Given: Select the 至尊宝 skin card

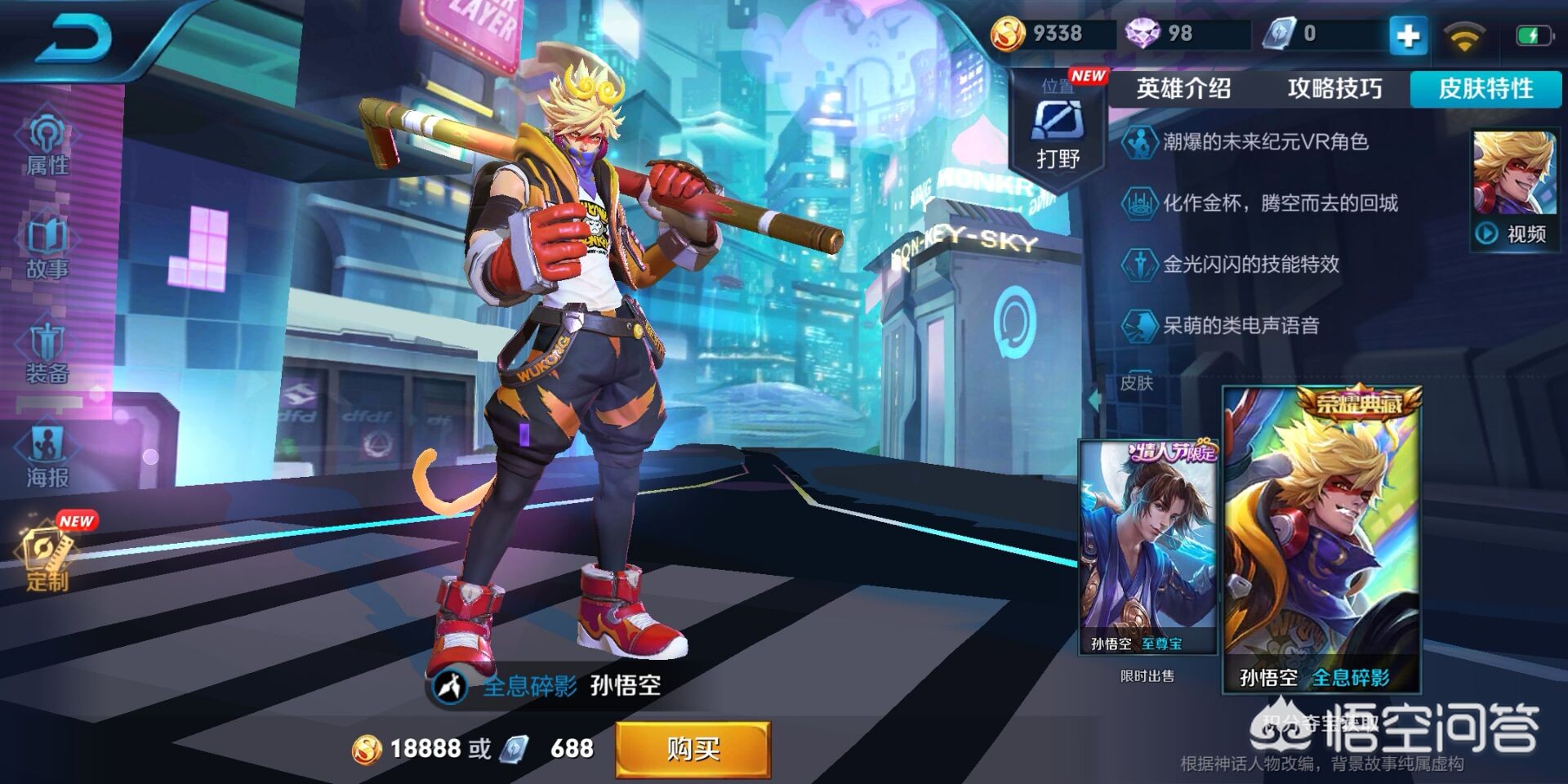Looking at the screenshot, I should 1147,547.
